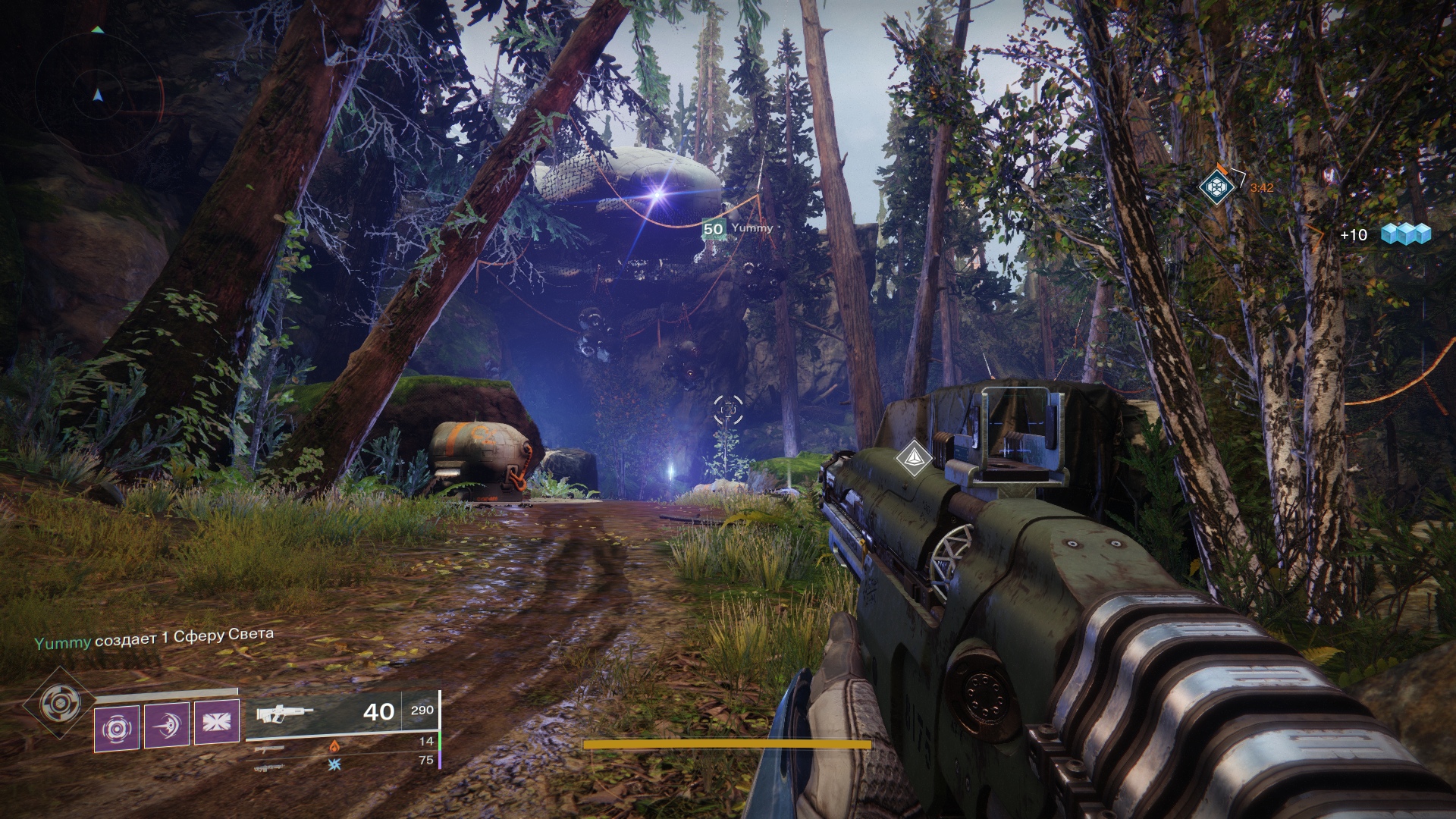Click the circular radar in the corner
Viewport: 1456px width, 819px height.
(x=99, y=96)
